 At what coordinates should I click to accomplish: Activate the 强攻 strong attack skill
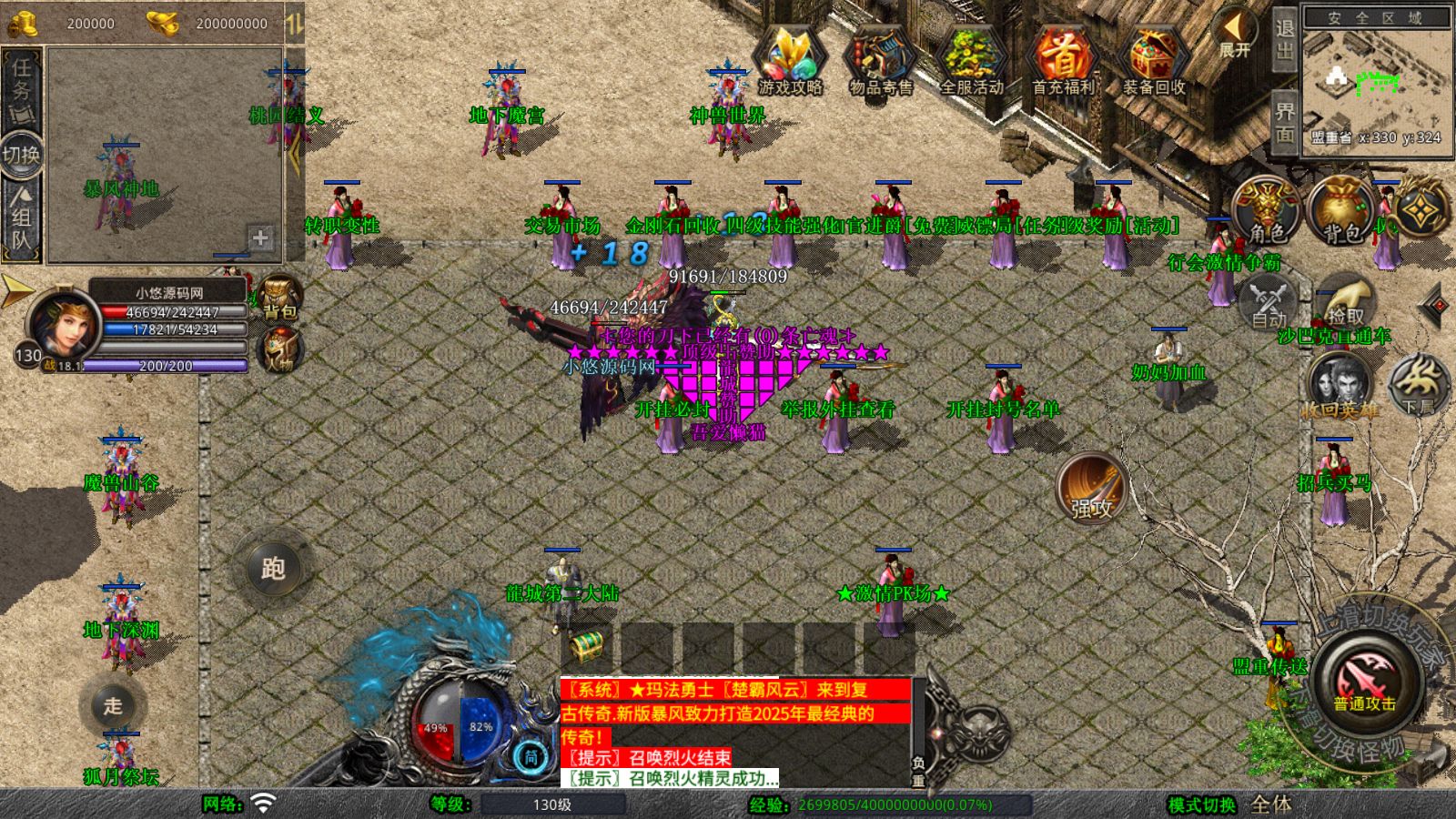(1090, 489)
